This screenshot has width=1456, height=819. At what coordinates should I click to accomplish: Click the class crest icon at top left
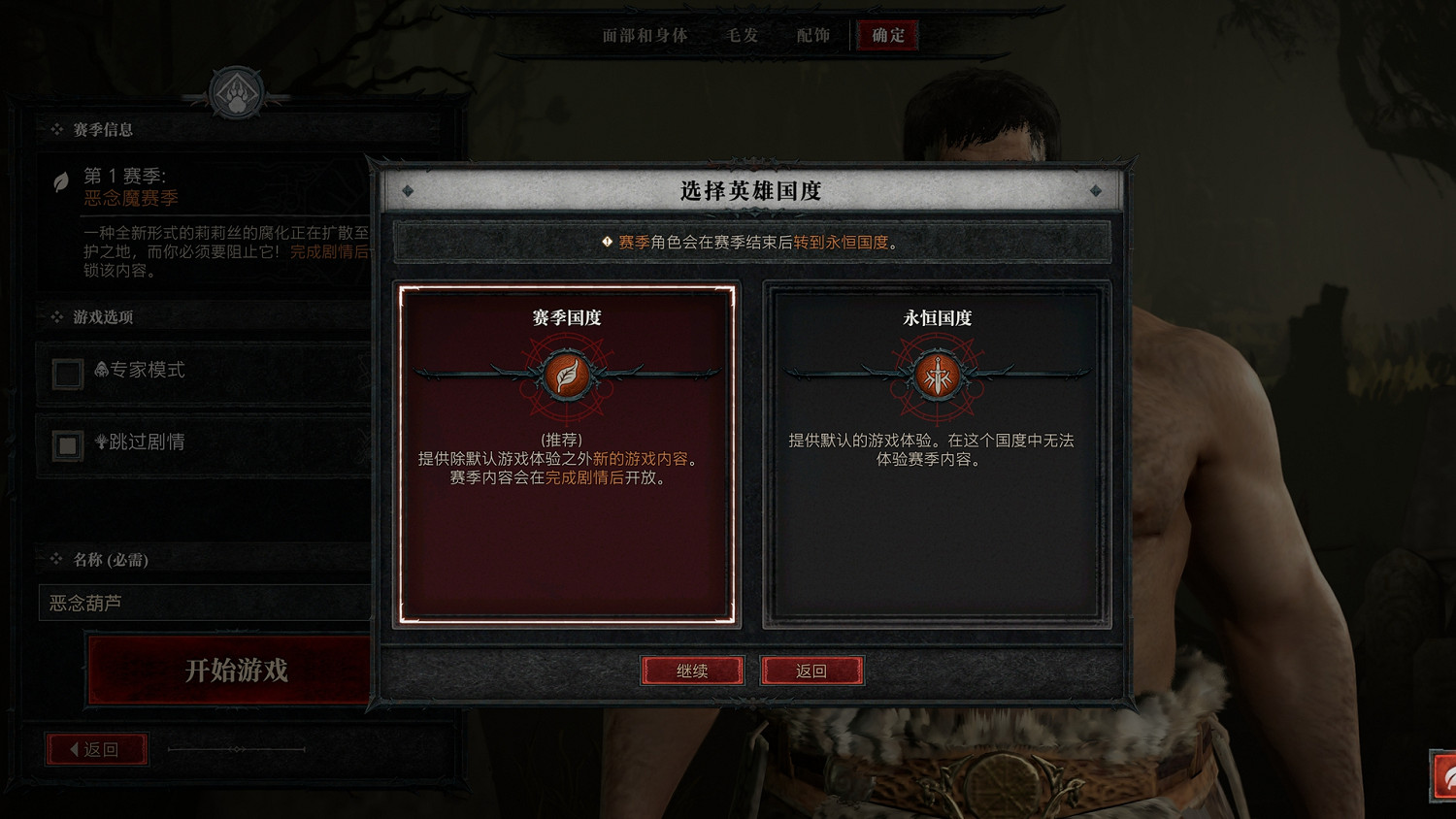coord(236,93)
